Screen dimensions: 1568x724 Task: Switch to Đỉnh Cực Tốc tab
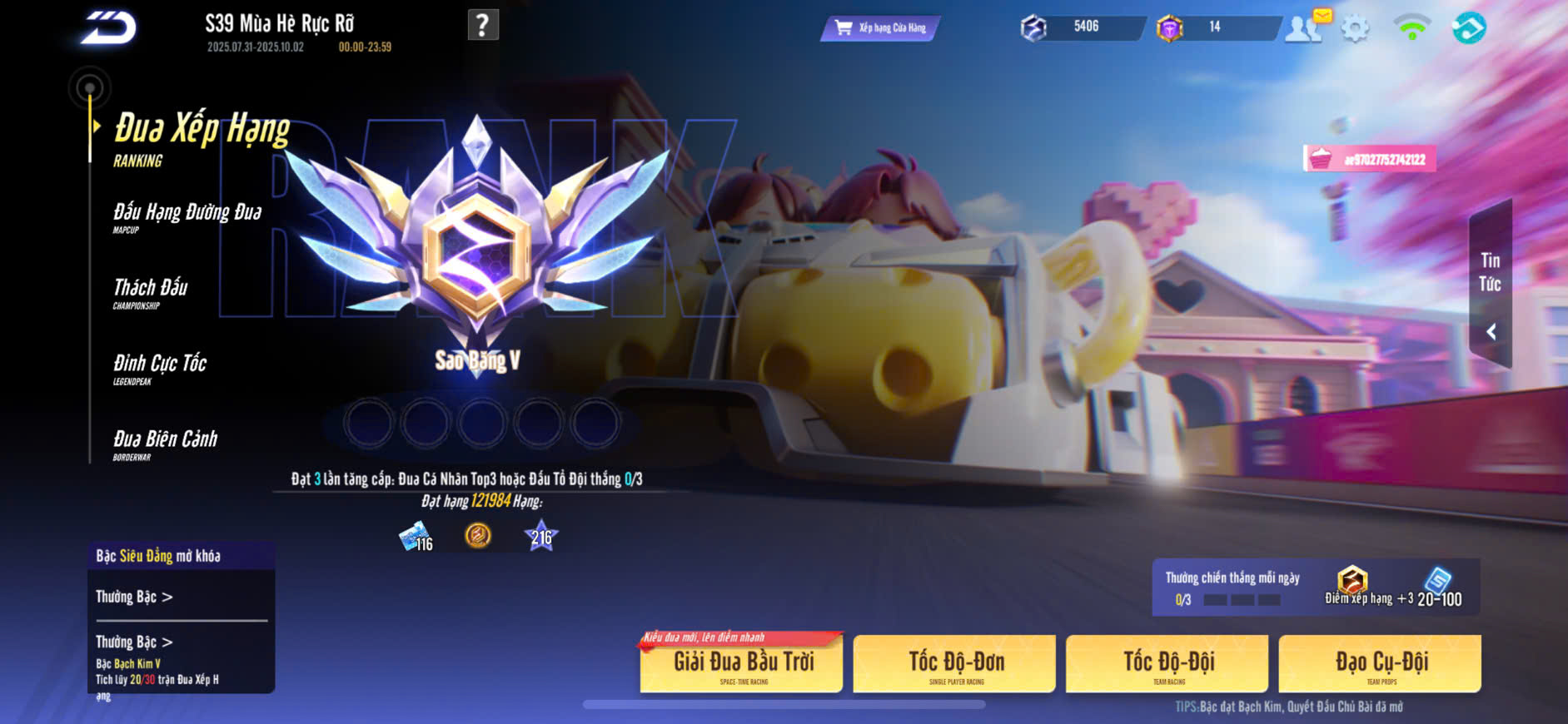(160, 368)
